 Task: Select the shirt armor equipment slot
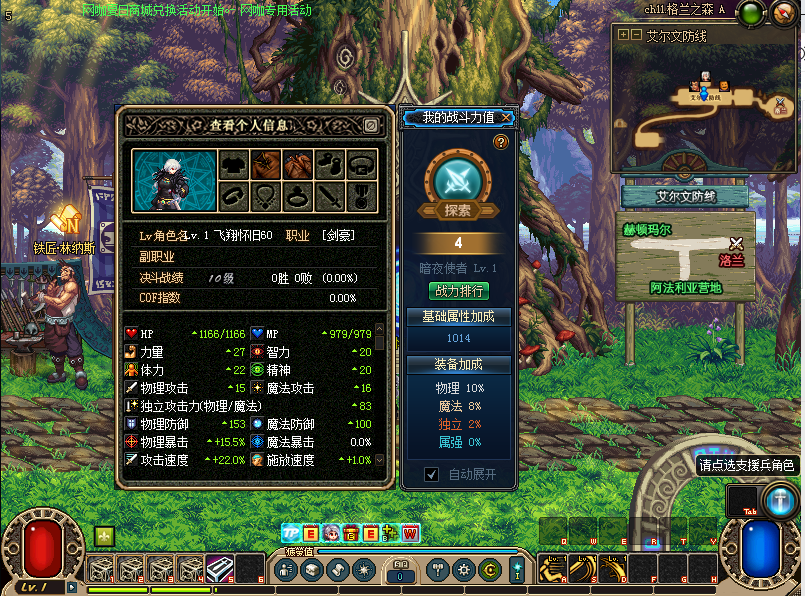coord(234,165)
